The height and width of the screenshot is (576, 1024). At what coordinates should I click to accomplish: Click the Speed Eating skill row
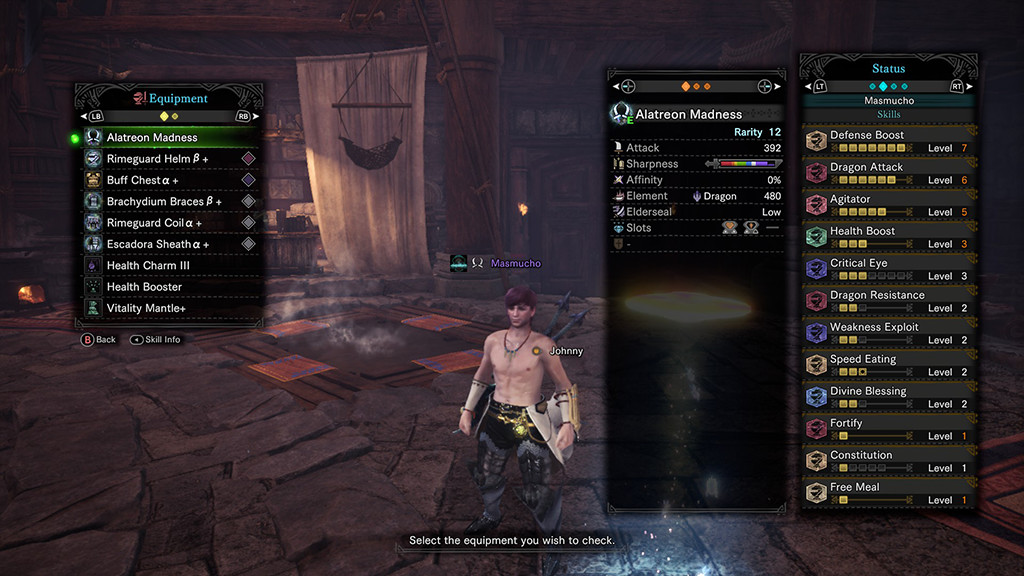890,365
